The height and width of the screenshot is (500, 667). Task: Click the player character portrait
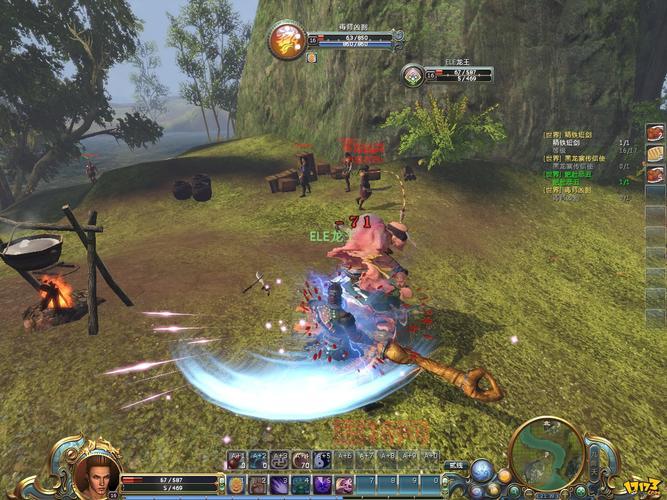pyautogui.click(x=96, y=474)
